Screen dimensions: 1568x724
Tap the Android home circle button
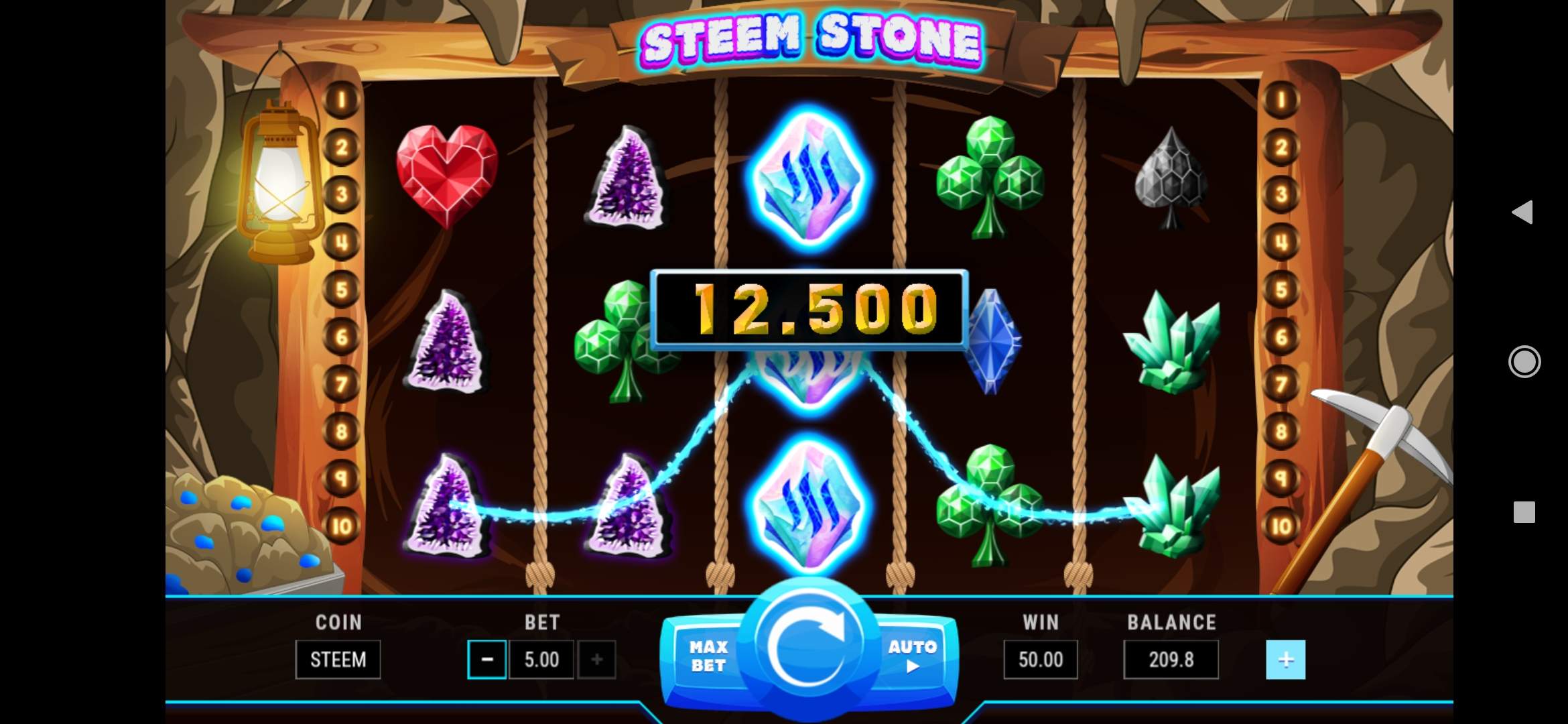pyautogui.click(x=1524, y=362)
